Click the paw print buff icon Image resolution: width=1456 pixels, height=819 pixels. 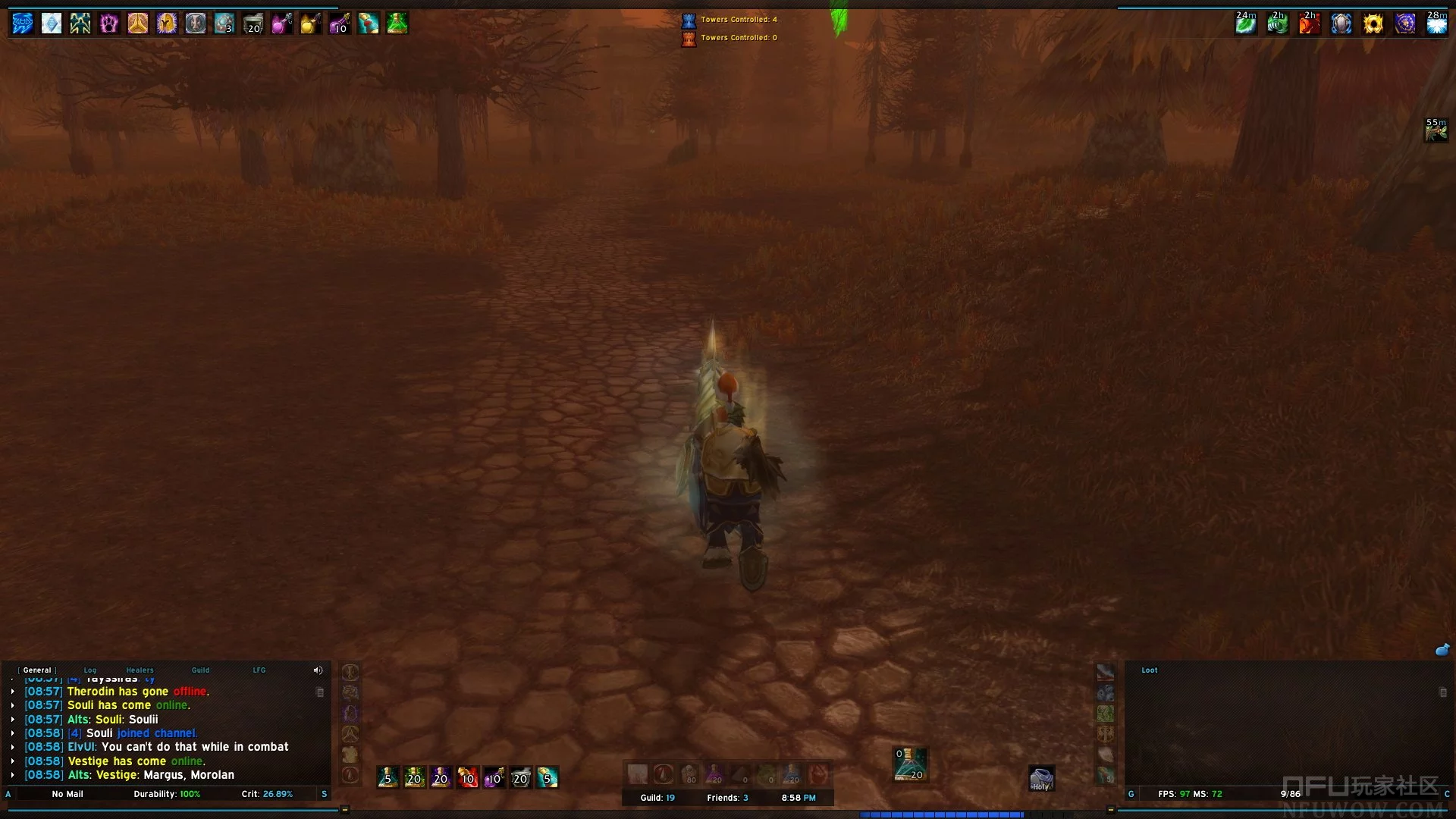(109, 24)
